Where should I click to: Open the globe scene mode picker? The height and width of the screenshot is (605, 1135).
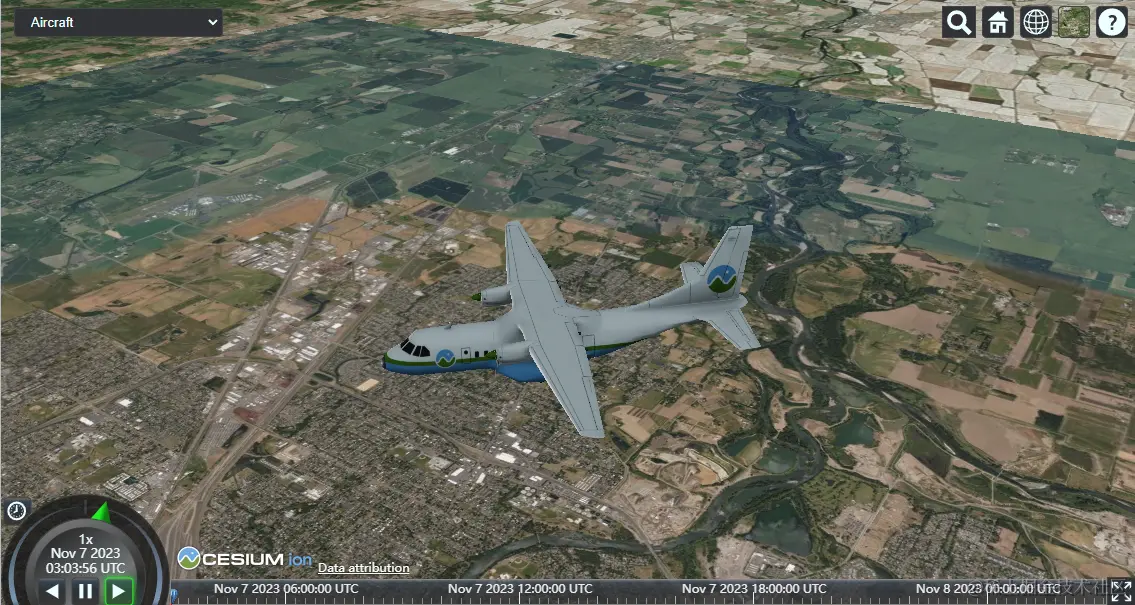click(x=1036, y=22)
